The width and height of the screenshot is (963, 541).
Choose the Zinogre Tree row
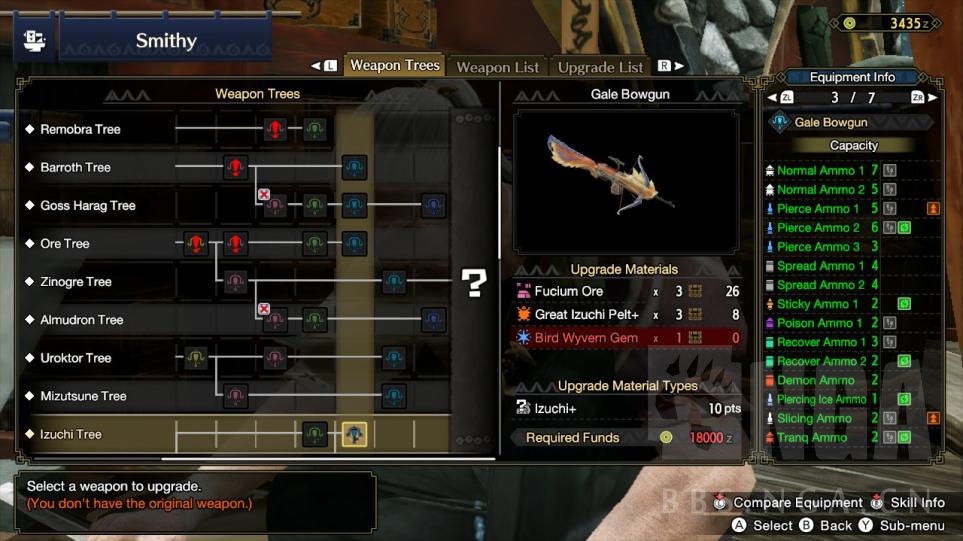[x=75, y=282]
